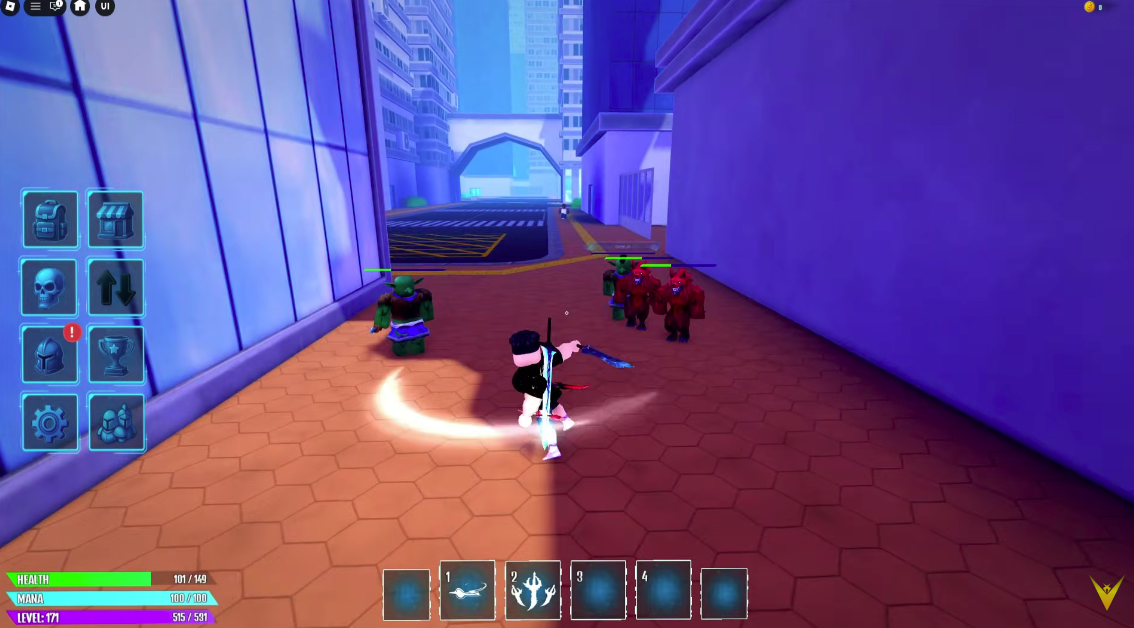Toggle the UI visibility button

[104, 6]
